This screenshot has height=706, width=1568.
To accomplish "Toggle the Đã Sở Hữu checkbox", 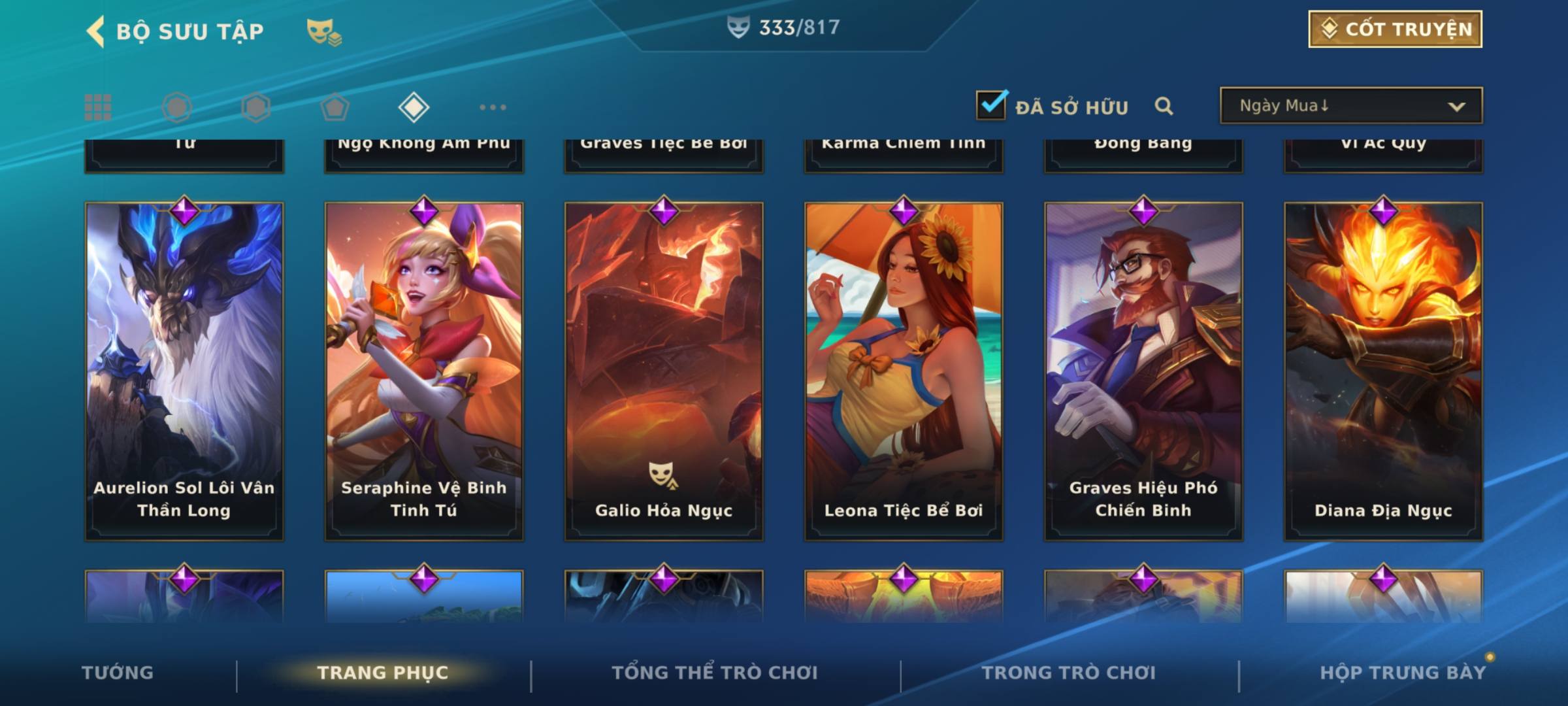I will (991, 105).
